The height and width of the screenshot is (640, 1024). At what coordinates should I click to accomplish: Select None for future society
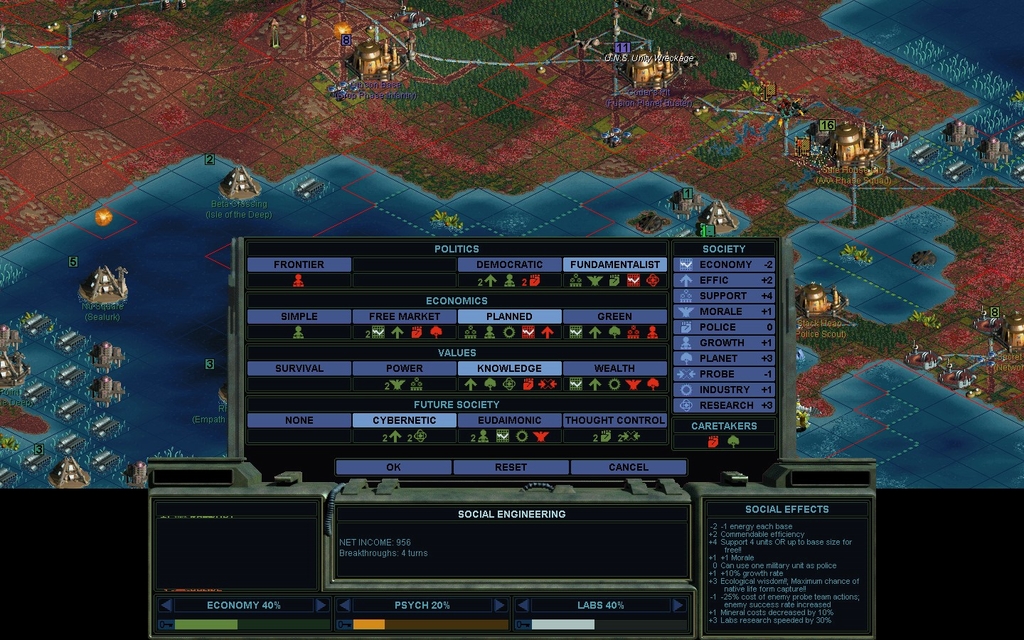pos(299,421)
